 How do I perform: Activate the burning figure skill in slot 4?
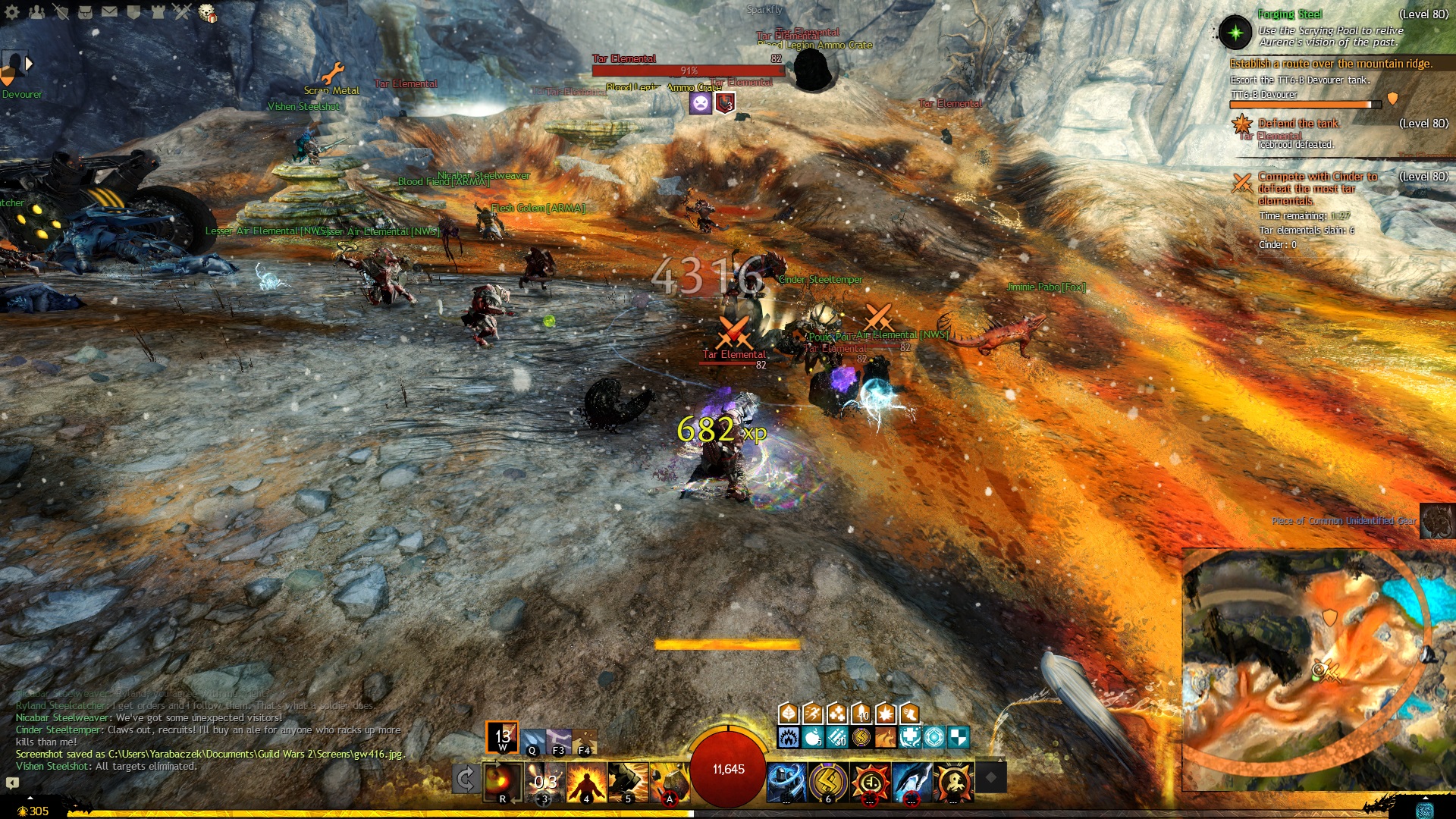[x=586, y=782]
